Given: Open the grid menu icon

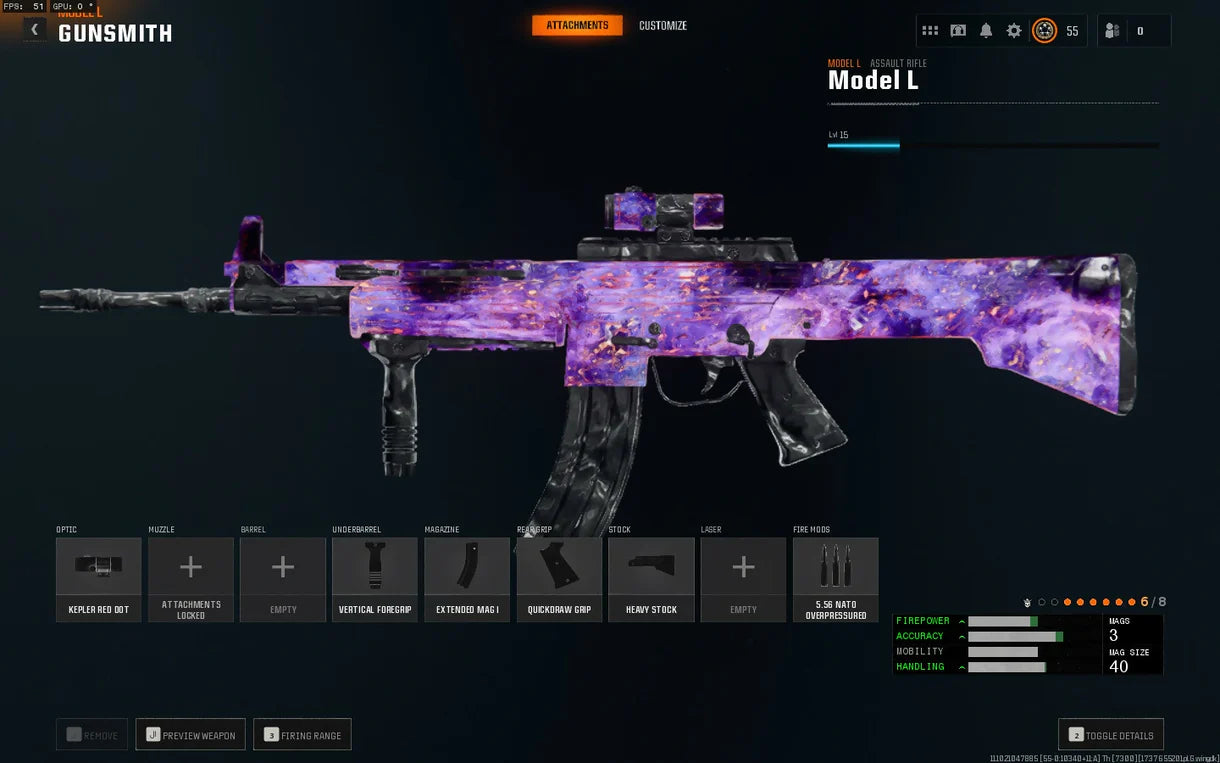Looking at the screenshot, I should coord(930,31).
